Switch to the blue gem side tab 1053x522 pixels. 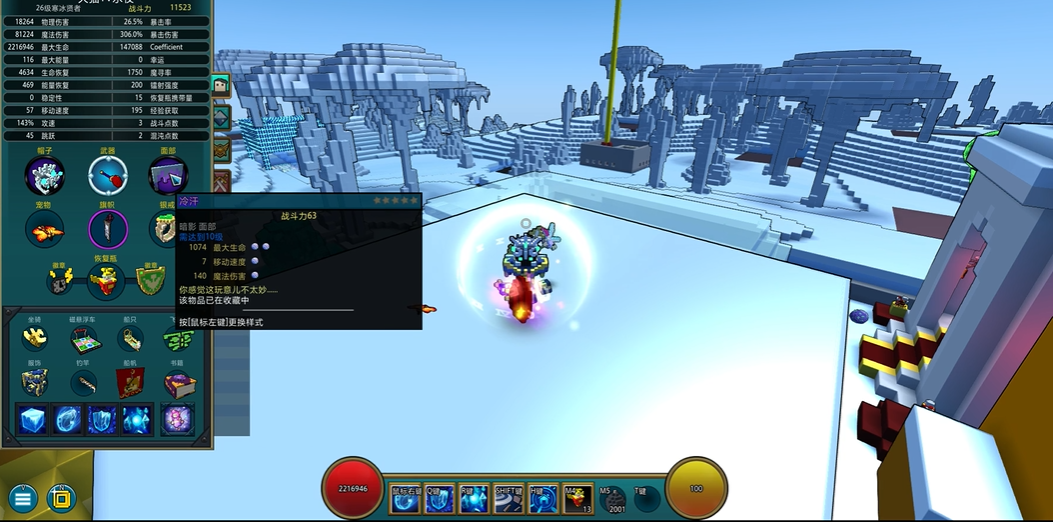221,118
